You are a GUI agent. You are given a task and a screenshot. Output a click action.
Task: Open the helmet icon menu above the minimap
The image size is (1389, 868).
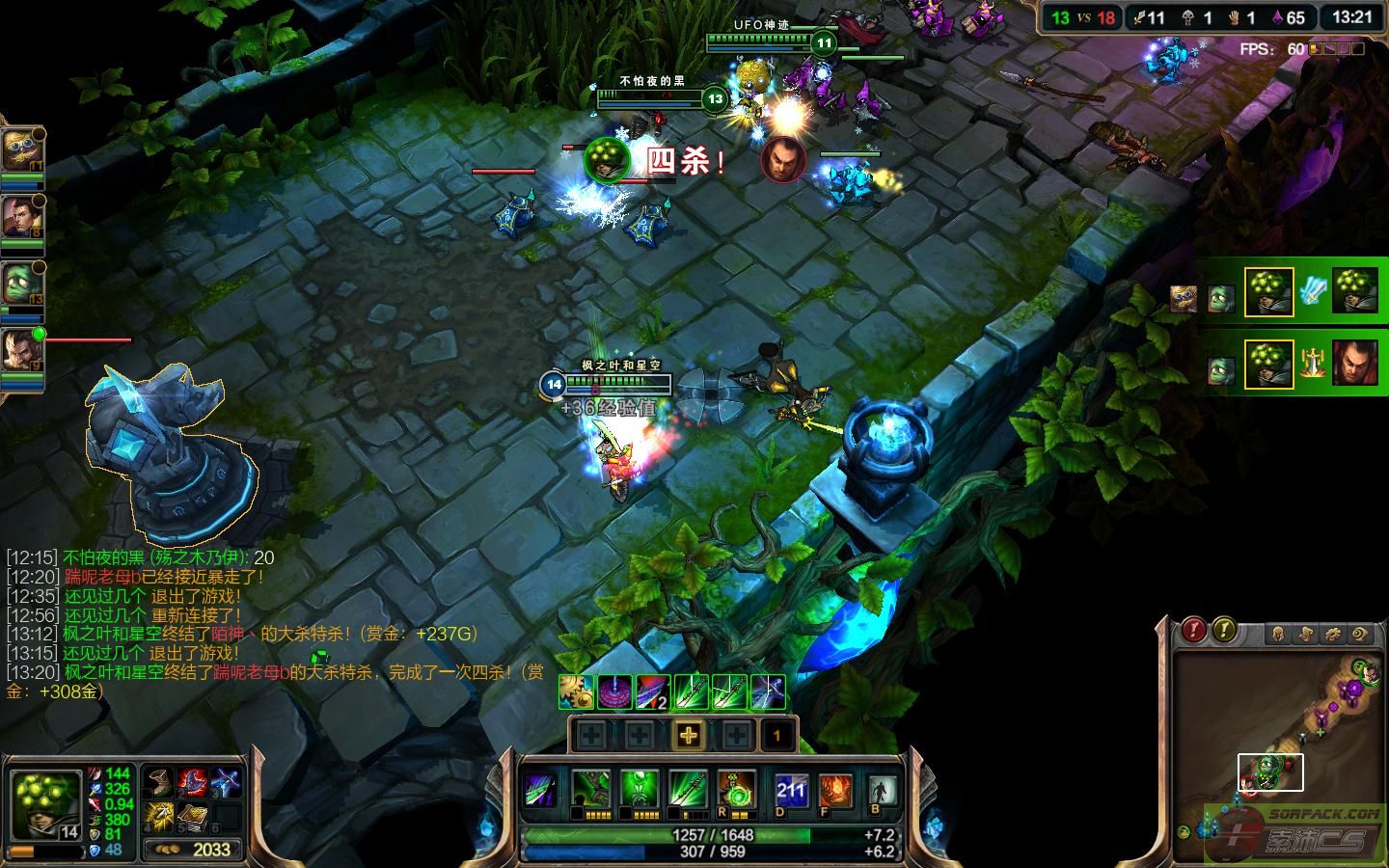[1278, 634]
